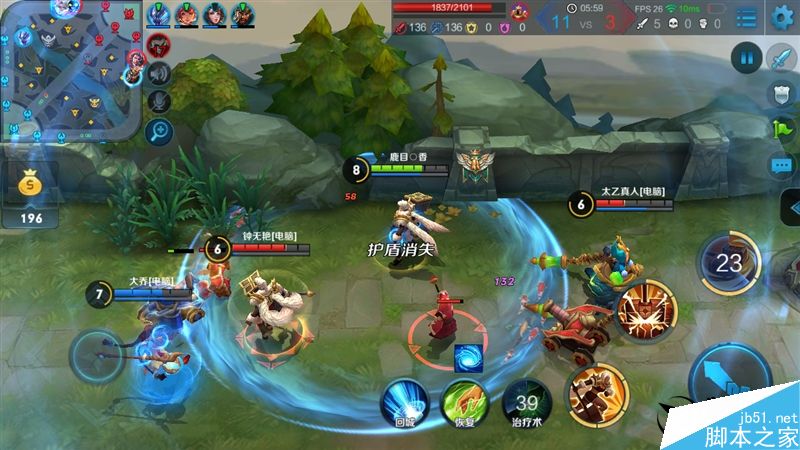800x450 pixels.
Task: Tap the 治疗术 heal spell
Action: [526, 400]
